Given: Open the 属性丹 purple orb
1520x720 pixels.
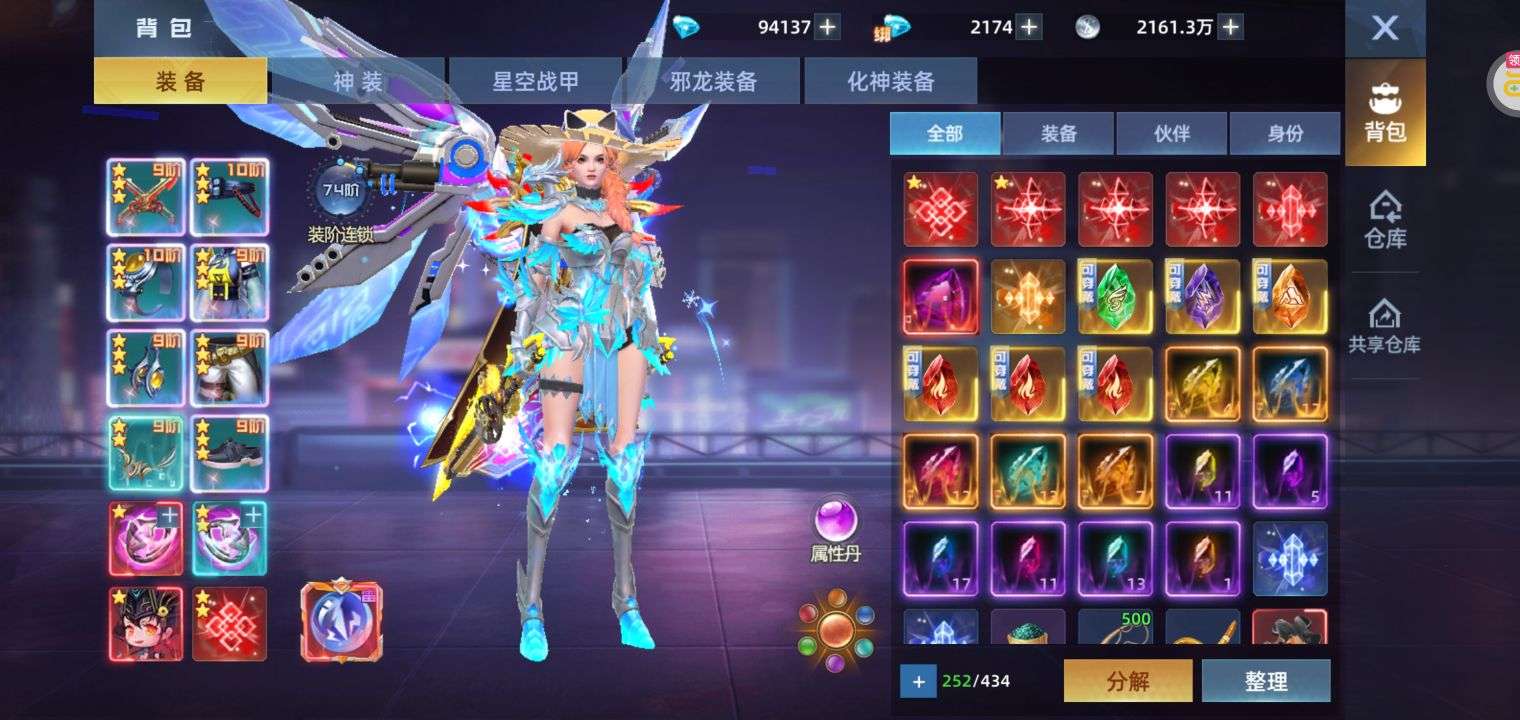Looking at the screenshot, I should point(835,522).
